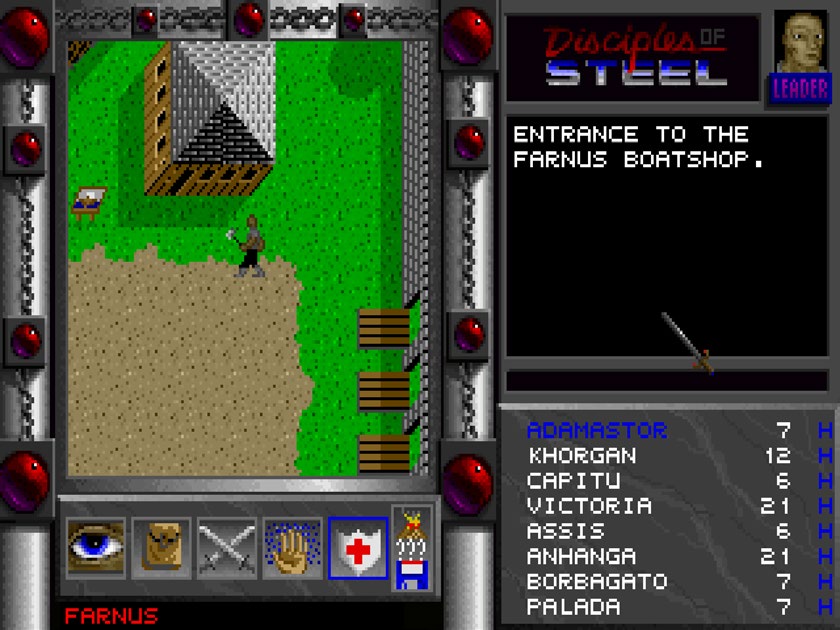Activate the open hand magic icon
840x630 pixels.
pos(292,547)
